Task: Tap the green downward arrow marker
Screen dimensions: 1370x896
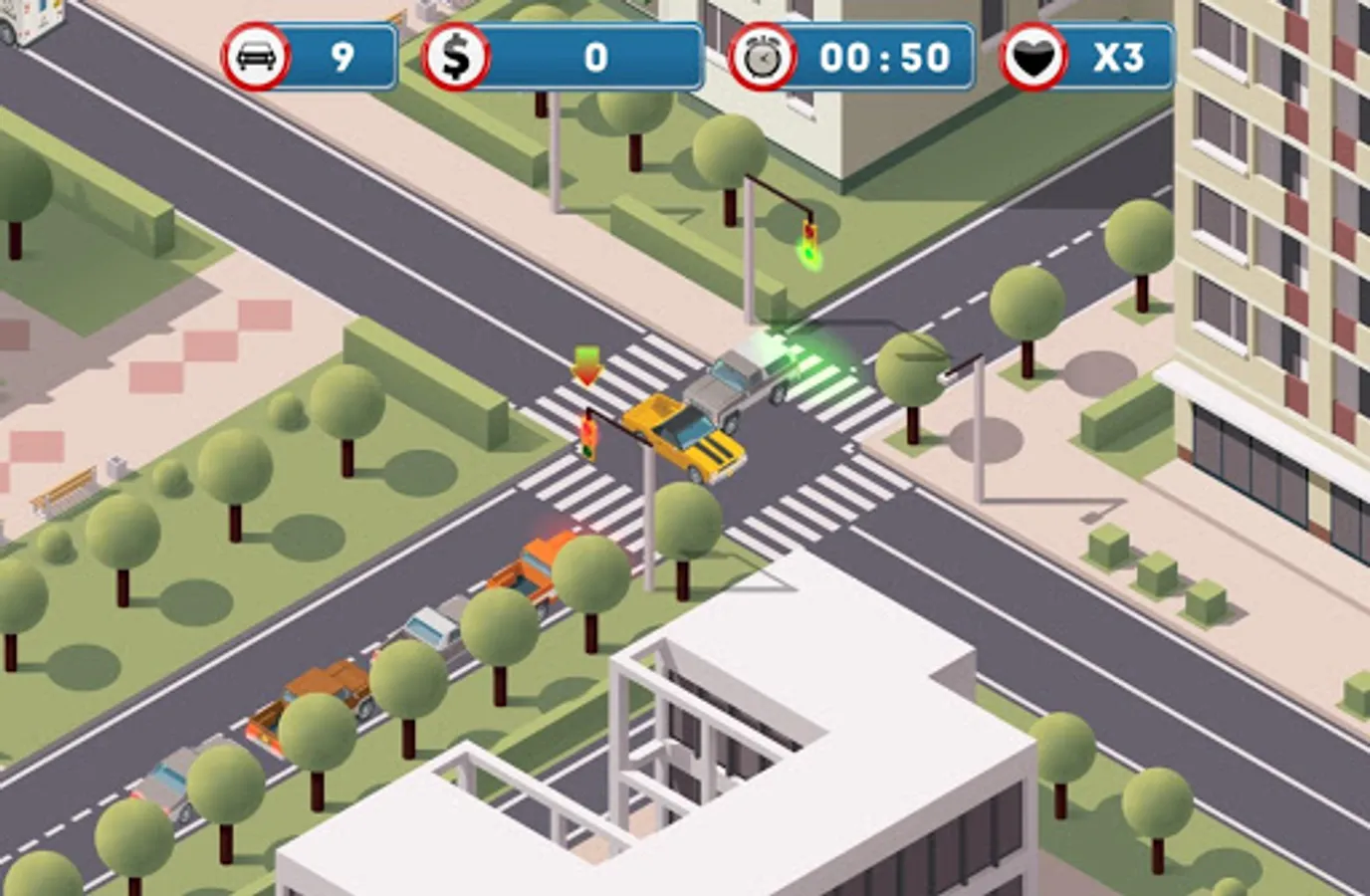Action: coord(585,366)
